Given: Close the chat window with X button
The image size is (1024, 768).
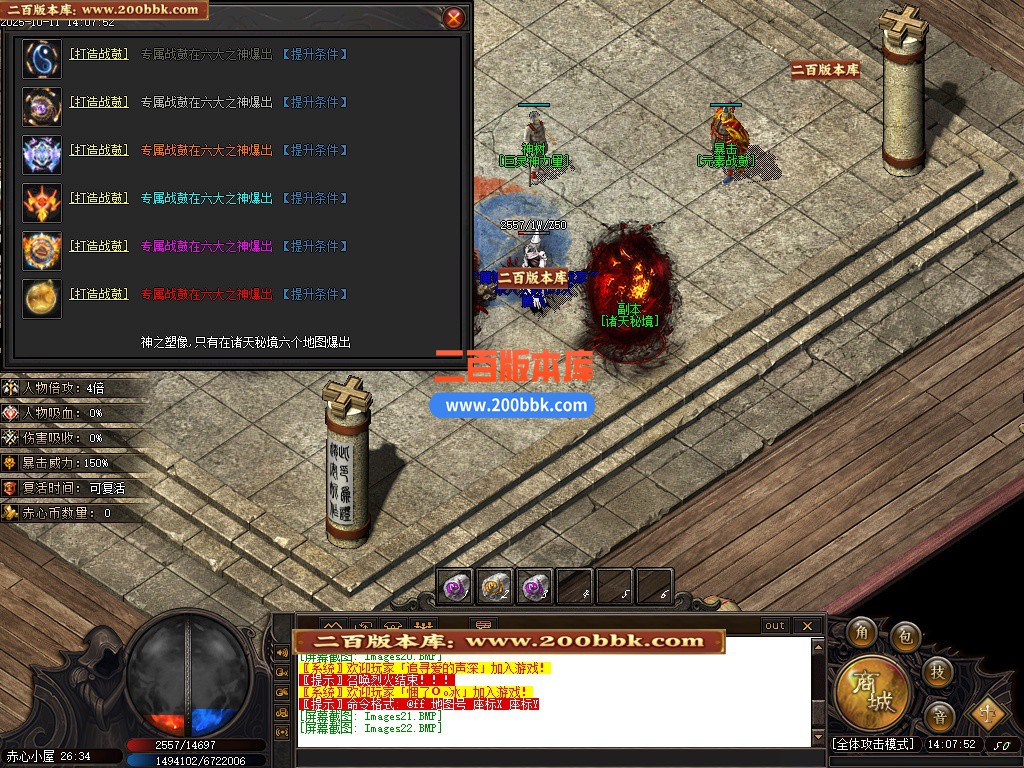Looking at the screenshot, I should pyautogui.click(x=809, y=626).
